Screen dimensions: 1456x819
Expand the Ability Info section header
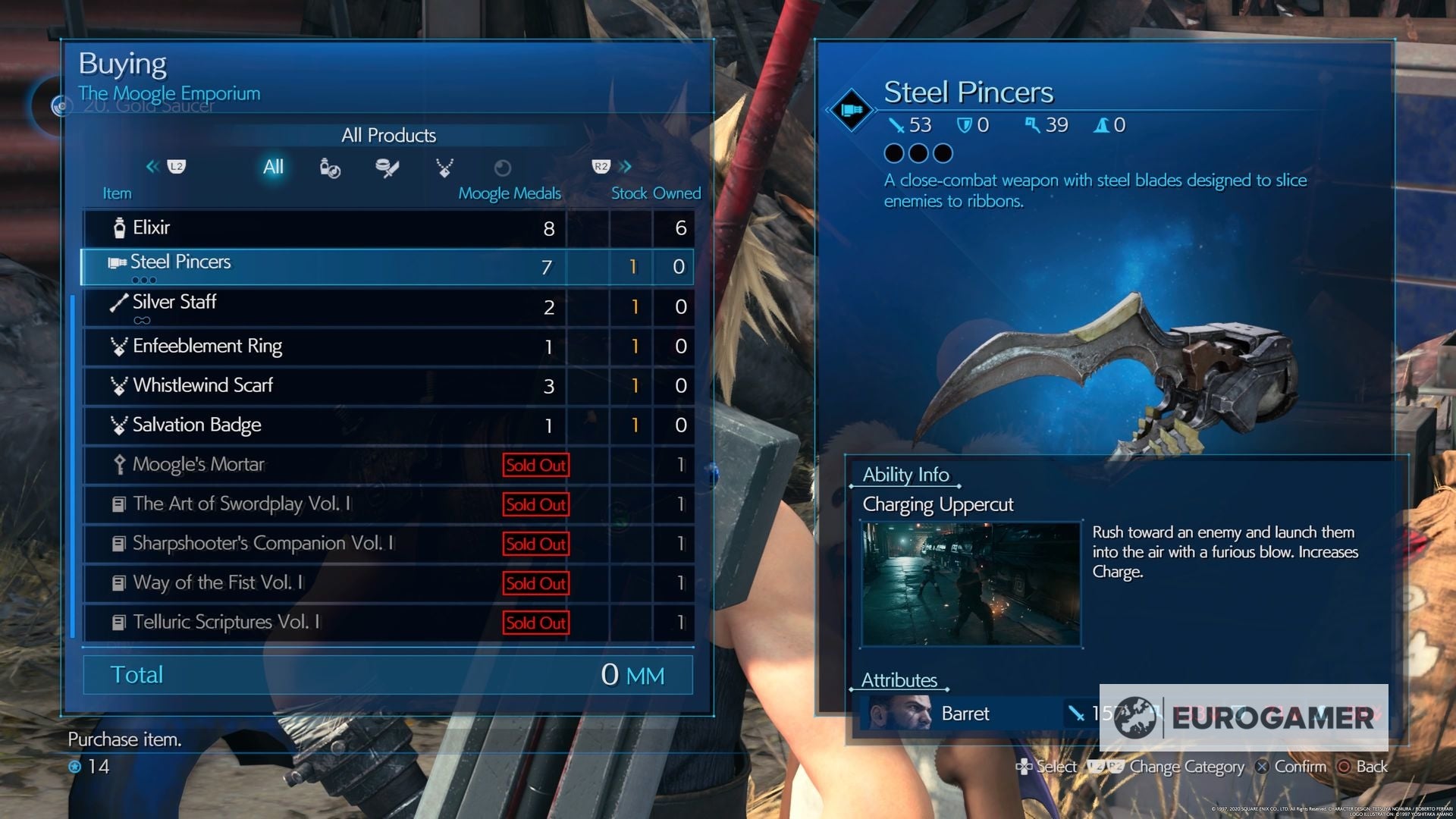pos(905,474)
